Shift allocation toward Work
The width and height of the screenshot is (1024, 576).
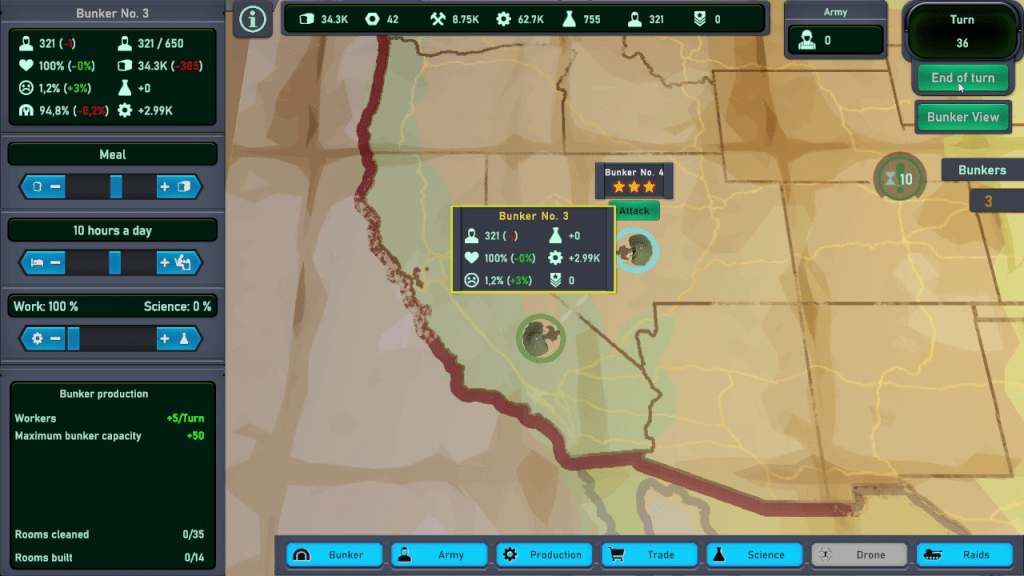pyautogui.click(x=46, y=339)
